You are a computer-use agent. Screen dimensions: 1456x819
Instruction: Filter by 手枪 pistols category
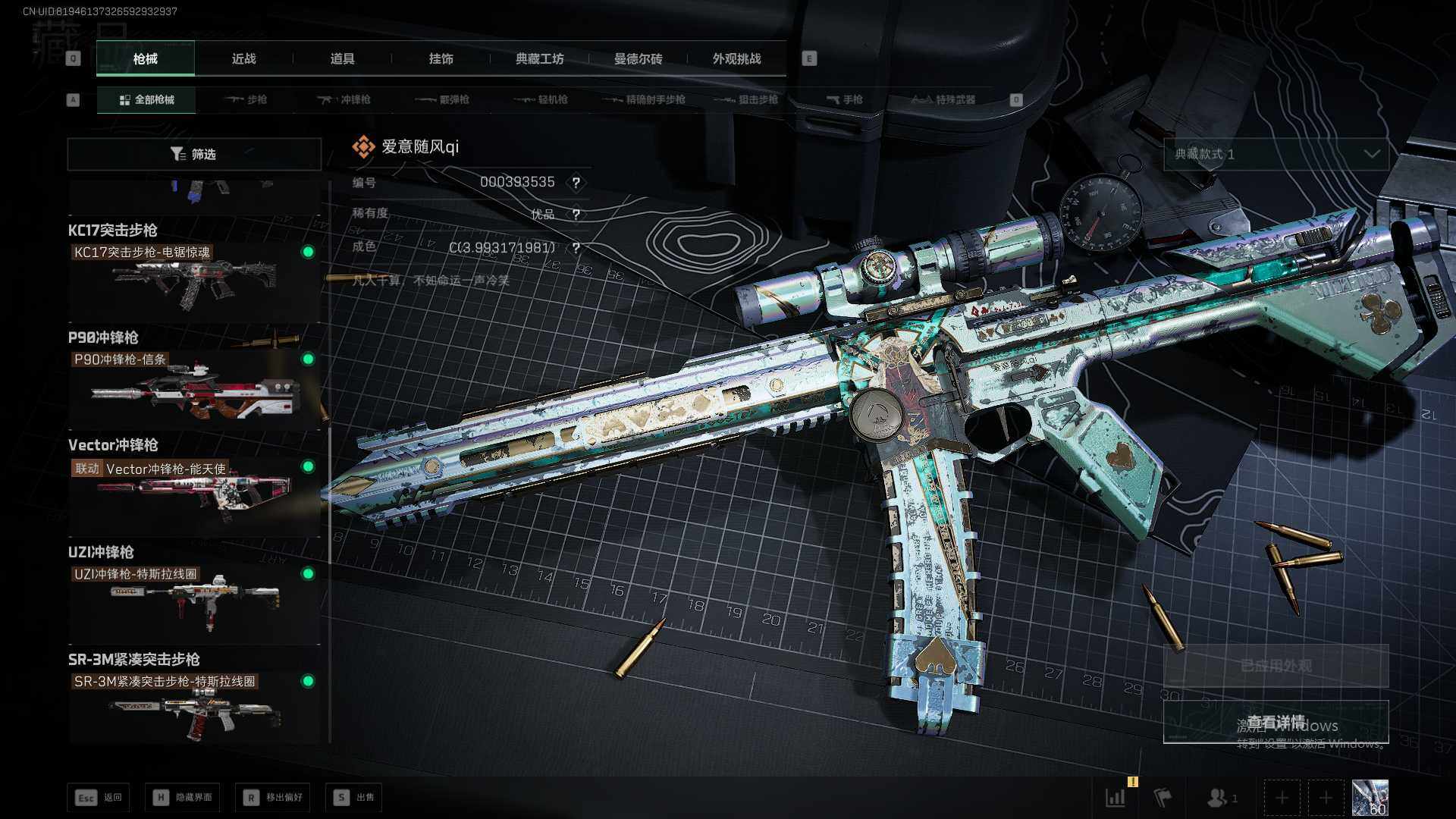(845, 99)
